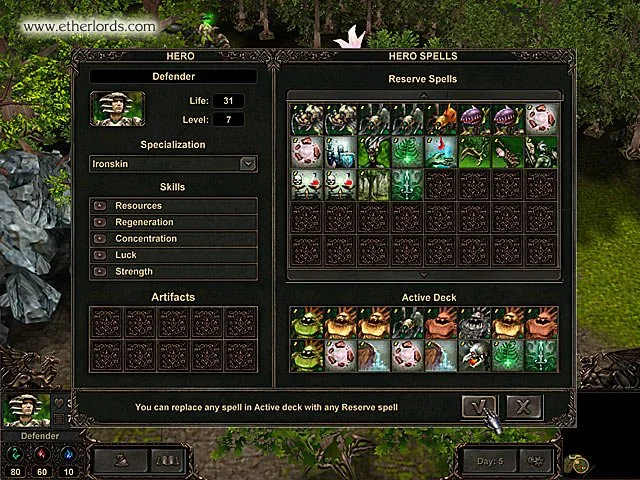The height and width of the screenshot is (480, 640).
Task: Open the Ironskin specialization dropdown
Action: (248, 163)
